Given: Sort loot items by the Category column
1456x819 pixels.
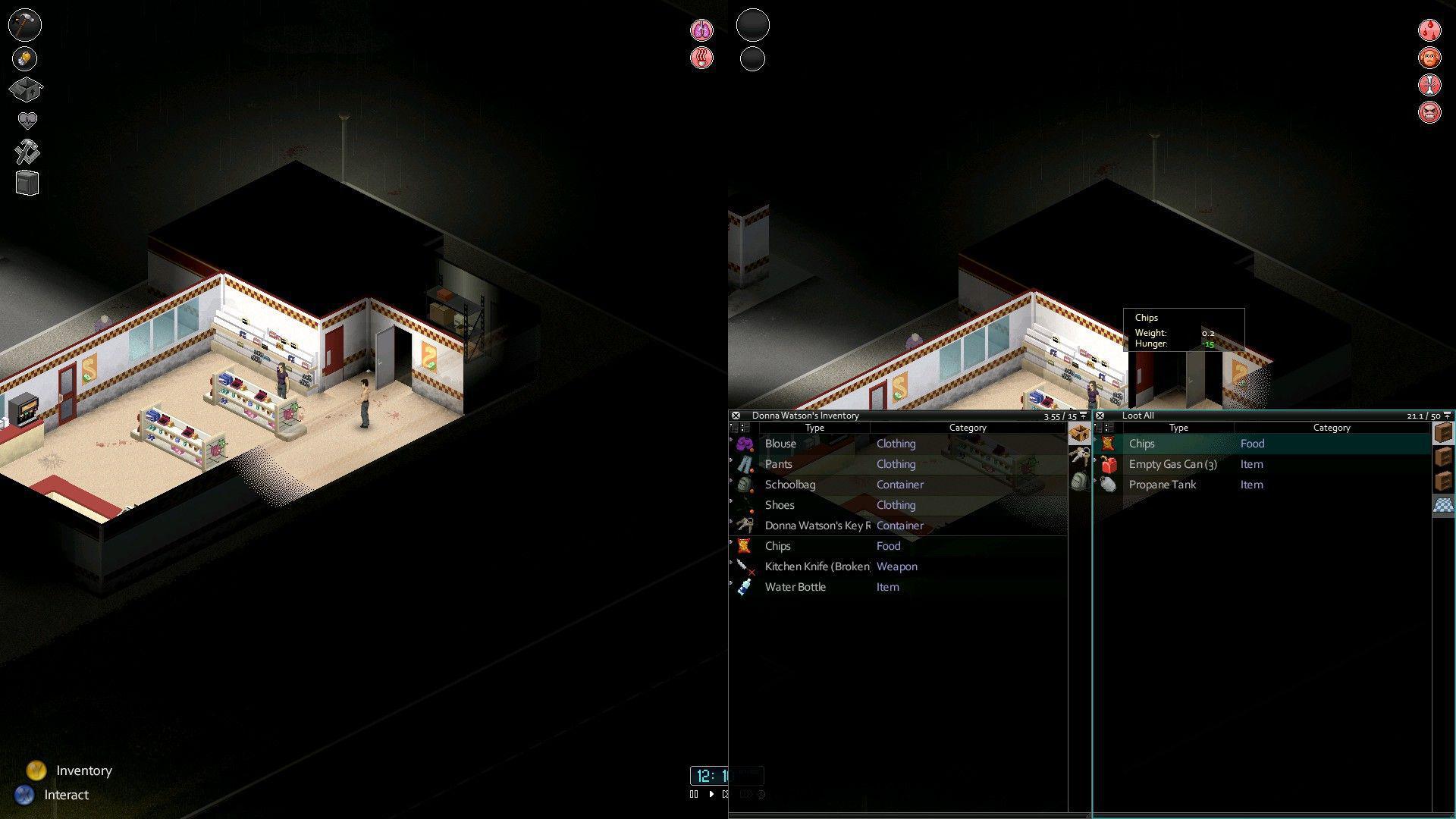Looking at the screenshot, I should (x=1332, y=428).
